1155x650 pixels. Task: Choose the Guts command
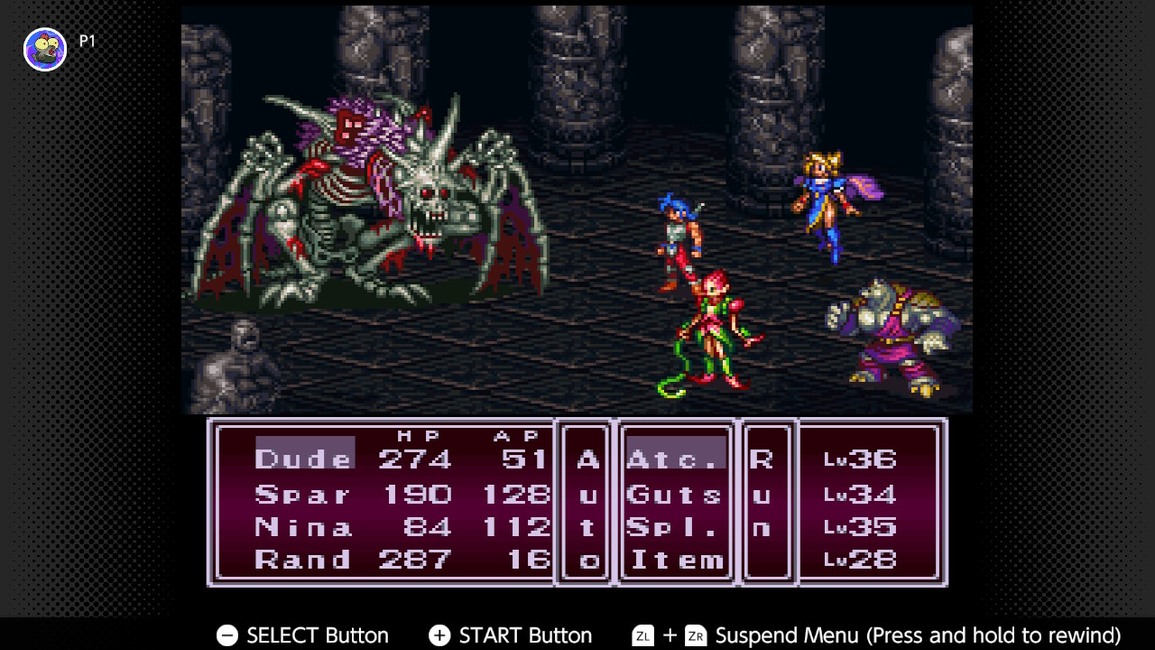(675, 494)
